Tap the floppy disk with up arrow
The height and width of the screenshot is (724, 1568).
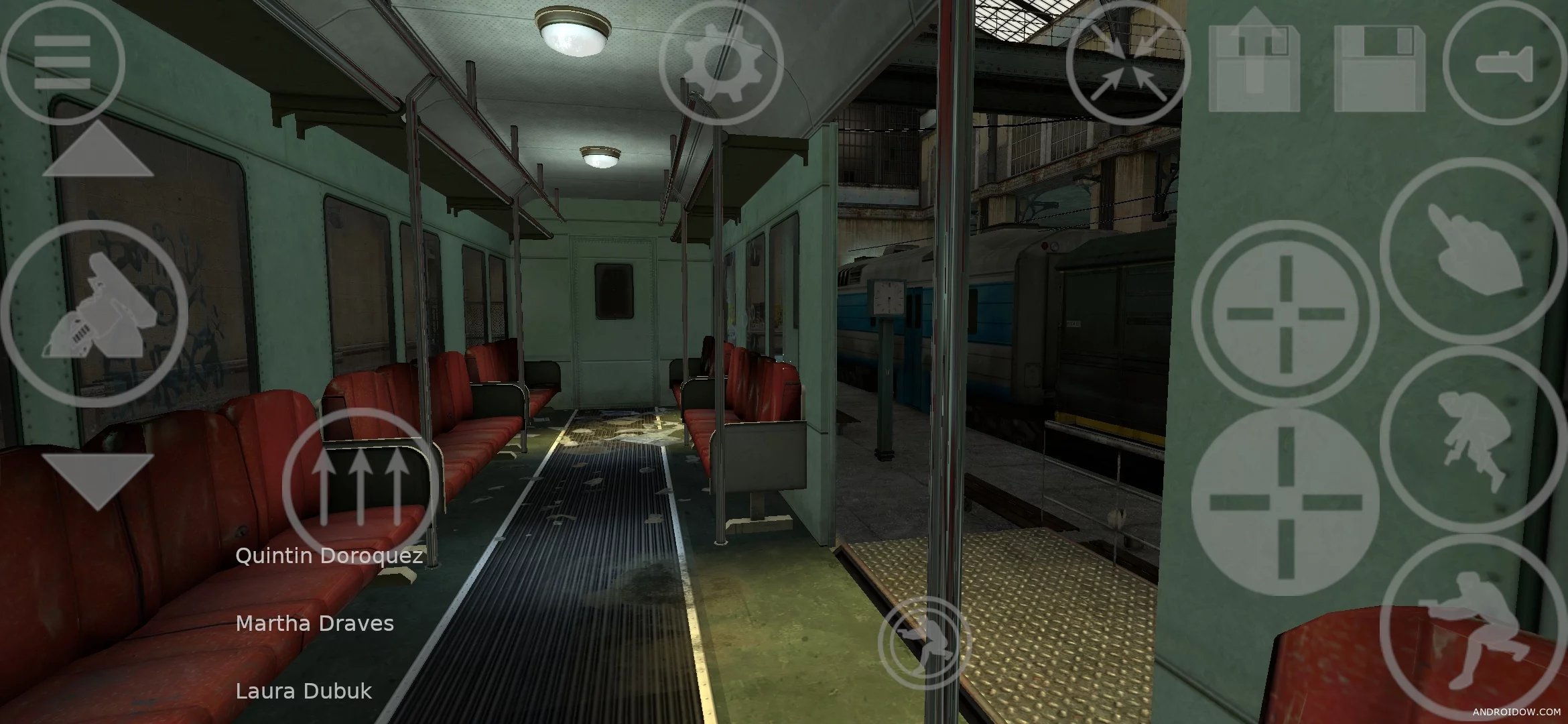1254,60
